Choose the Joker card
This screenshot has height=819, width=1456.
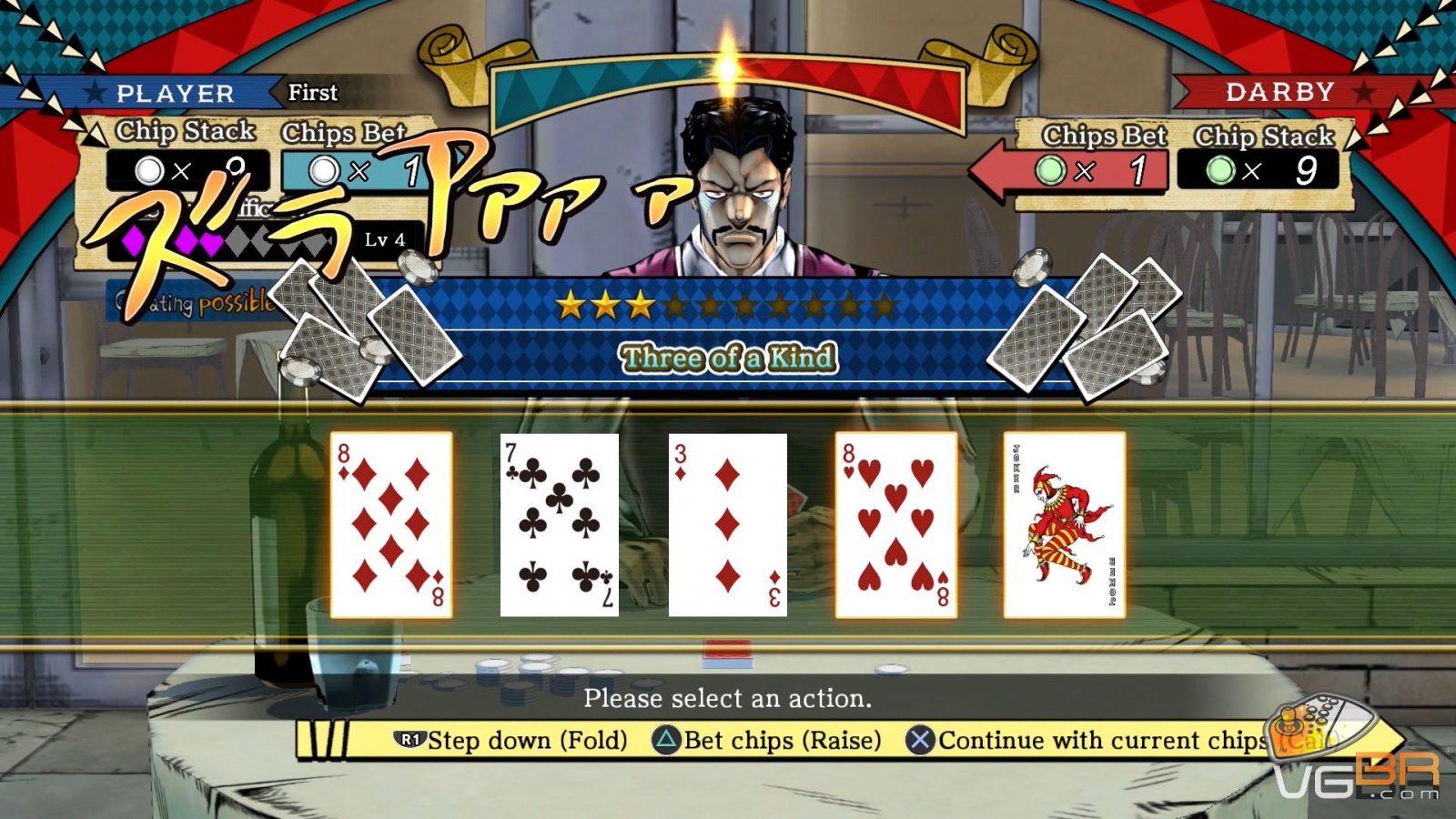1065,525
